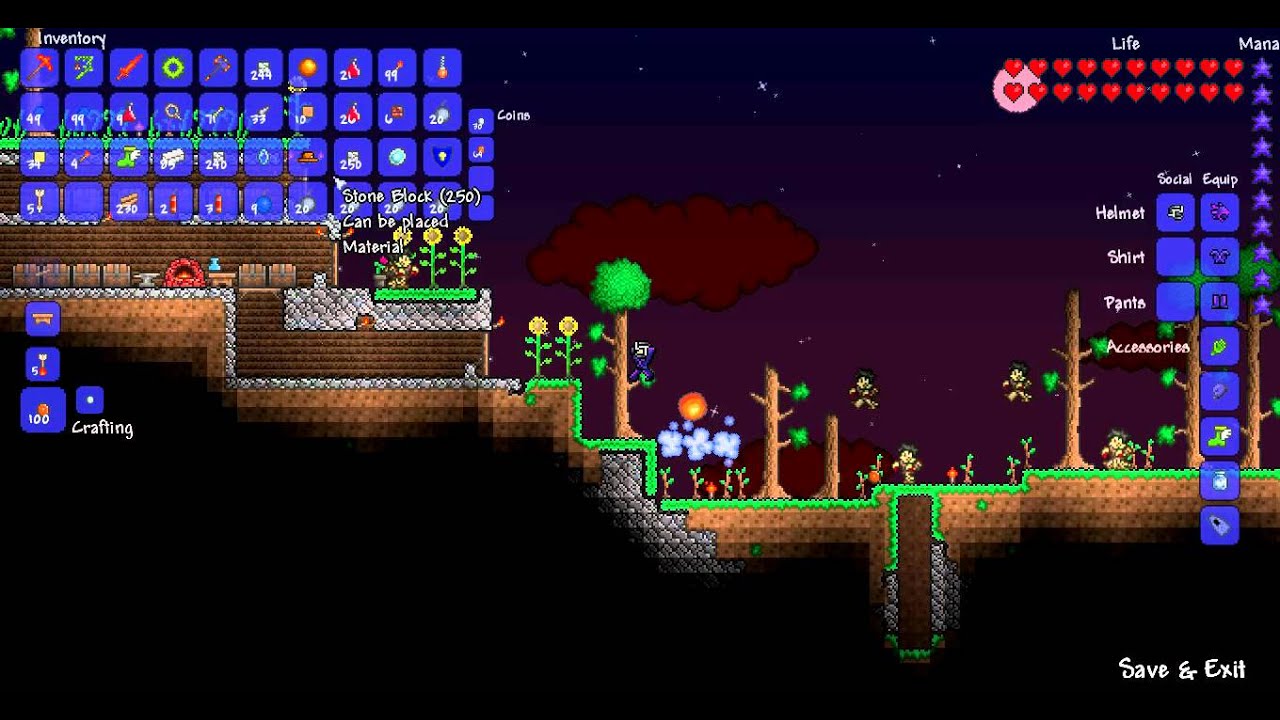Select the 250 stone block stack

click(352, 158)
